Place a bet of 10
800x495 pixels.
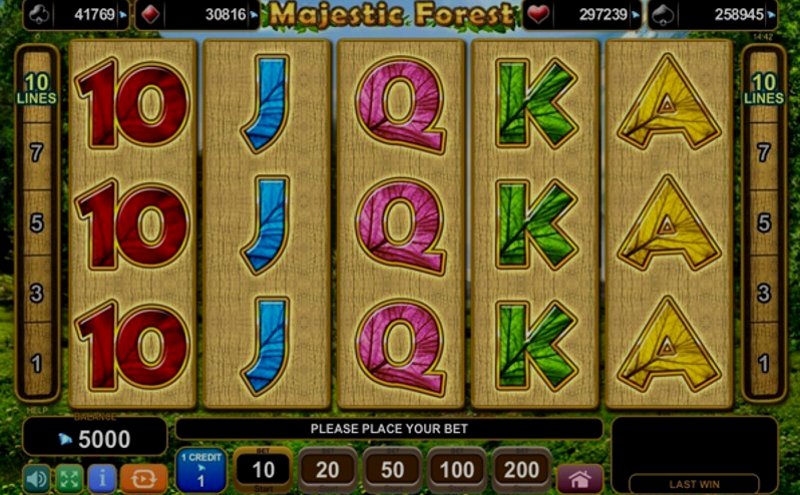tap(263, 470)
